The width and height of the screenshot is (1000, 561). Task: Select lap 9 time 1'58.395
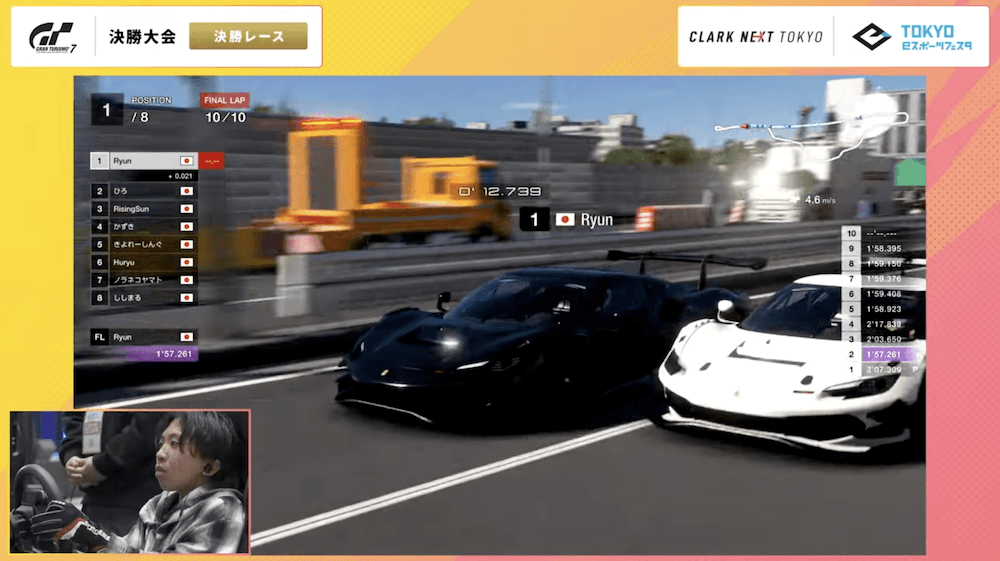pyautogui.click(x=882, y=248)
